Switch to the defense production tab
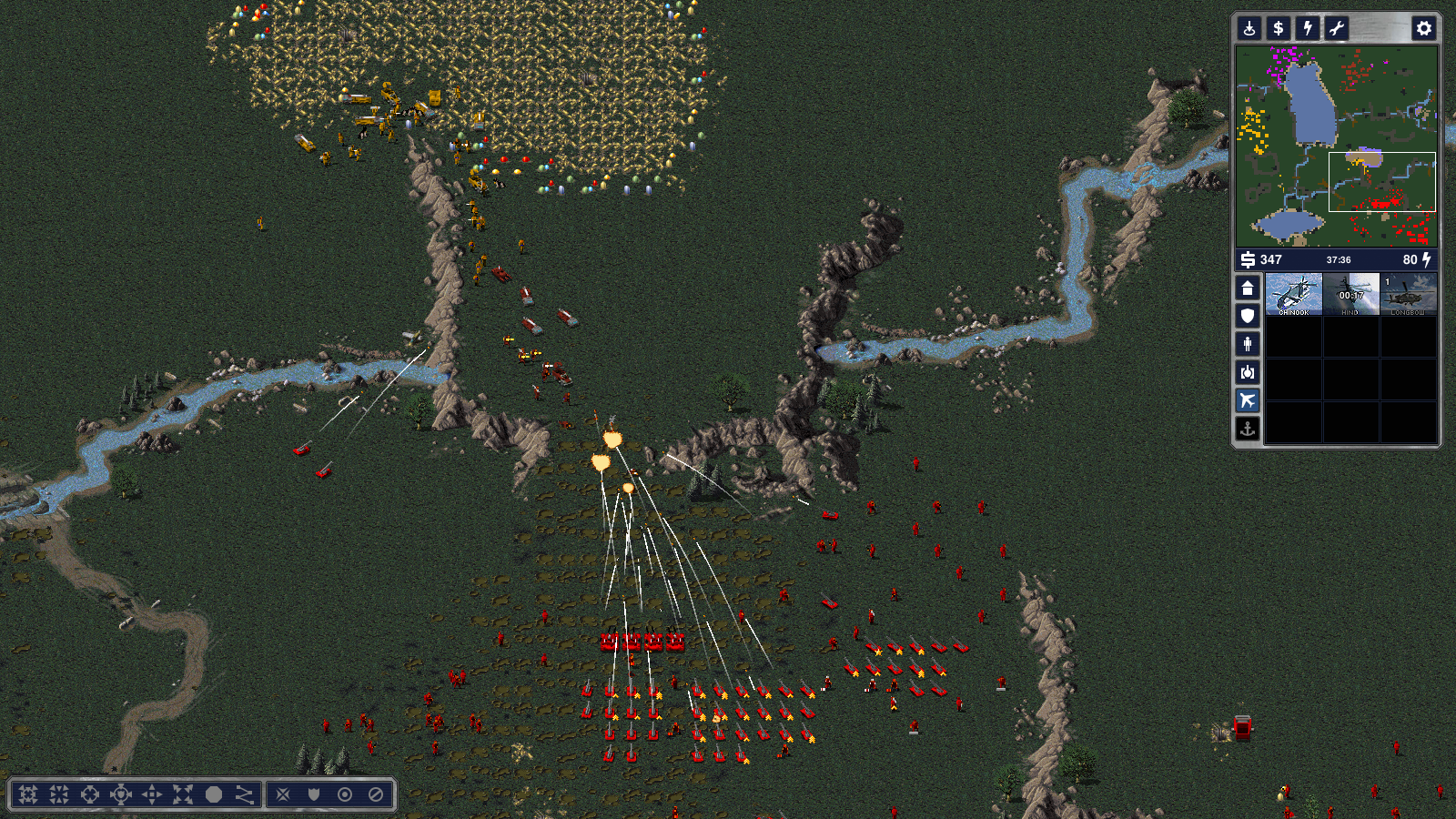Image resolution: width=1456 pixels, height=819 pixels. tap(1248, 316)
